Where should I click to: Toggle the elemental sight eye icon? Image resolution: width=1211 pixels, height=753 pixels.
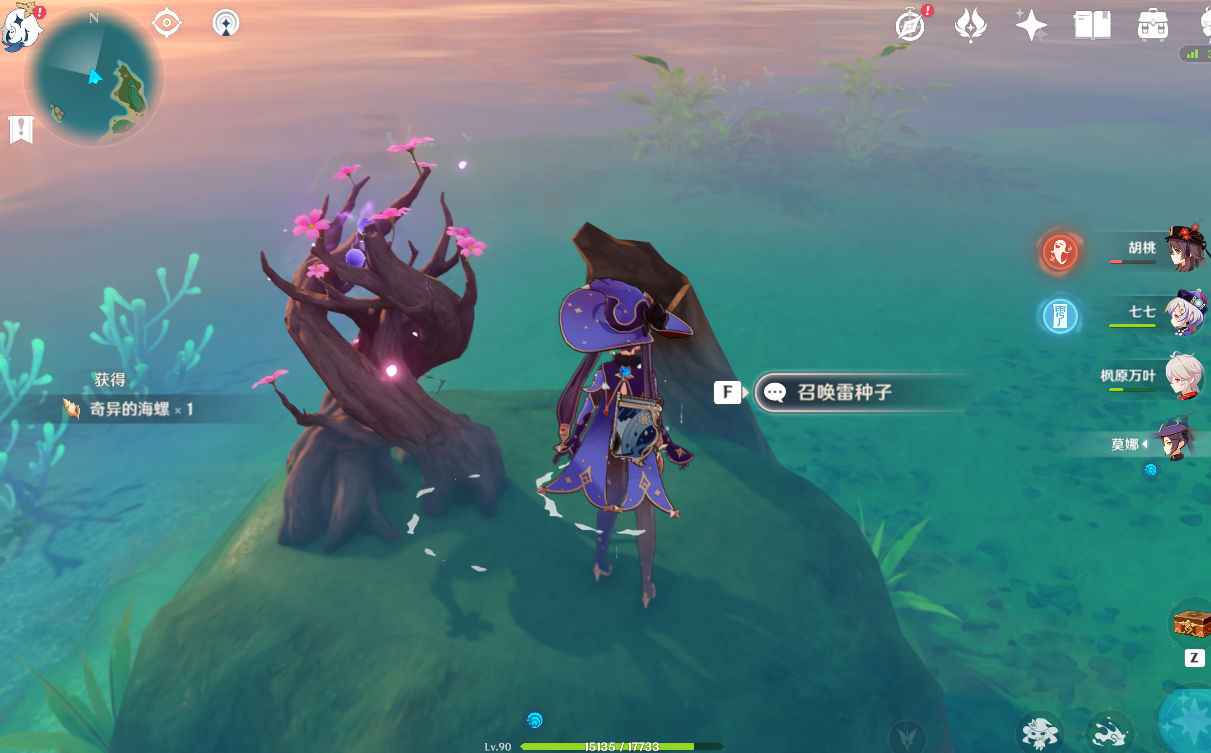click(x=167, y=22)
